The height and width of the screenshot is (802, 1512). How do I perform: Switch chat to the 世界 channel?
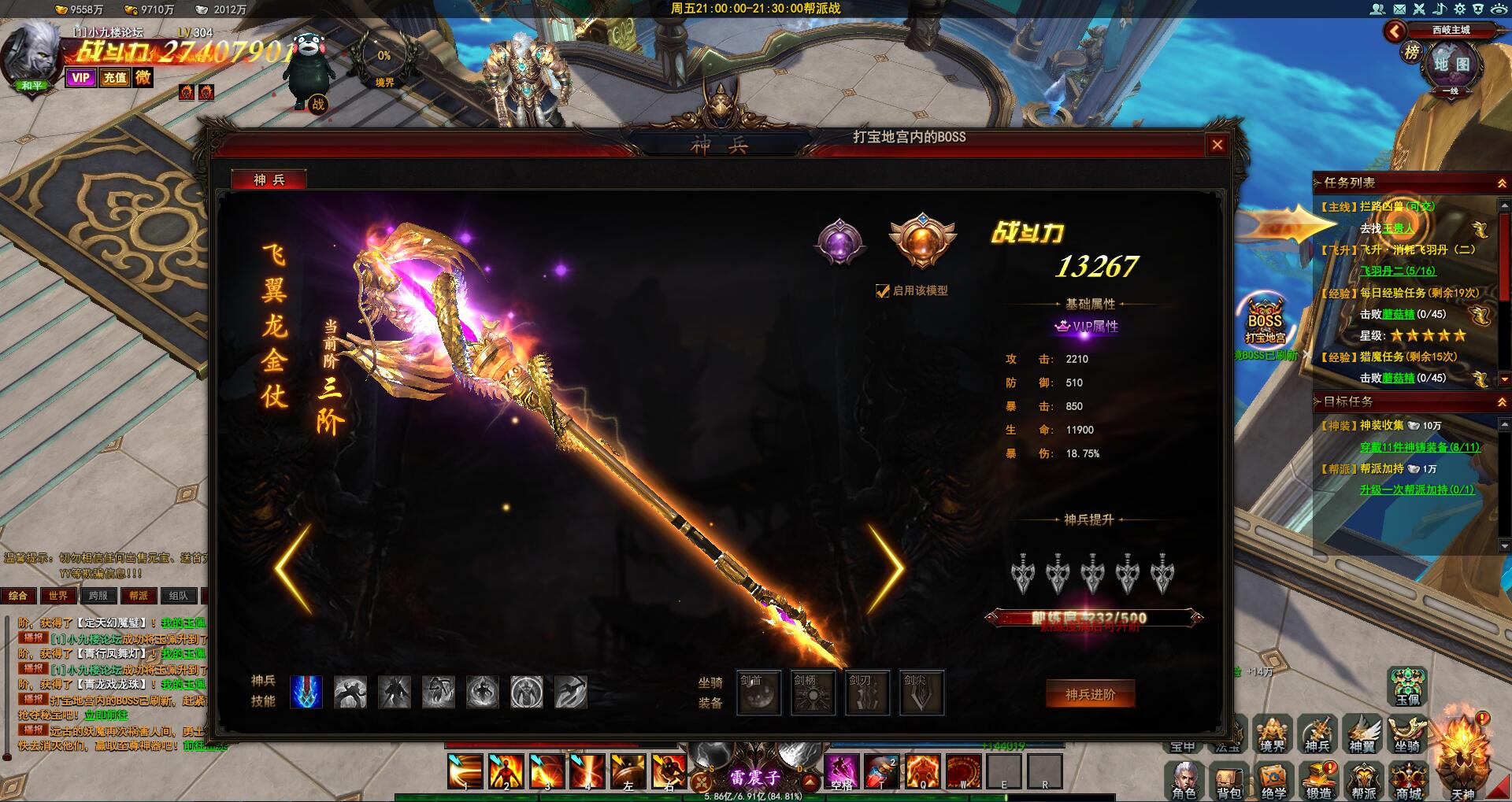tap(58, 596)
